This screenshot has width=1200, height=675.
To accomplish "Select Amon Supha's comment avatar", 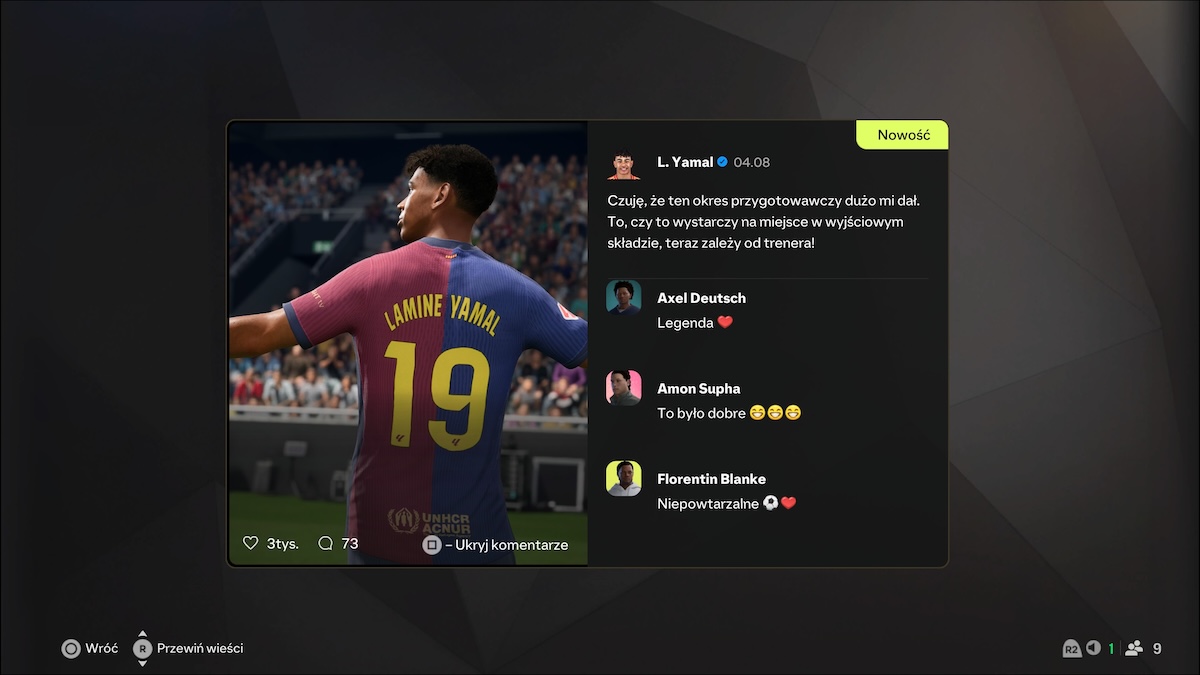I will pyautogui.click(x=623, y=388).
